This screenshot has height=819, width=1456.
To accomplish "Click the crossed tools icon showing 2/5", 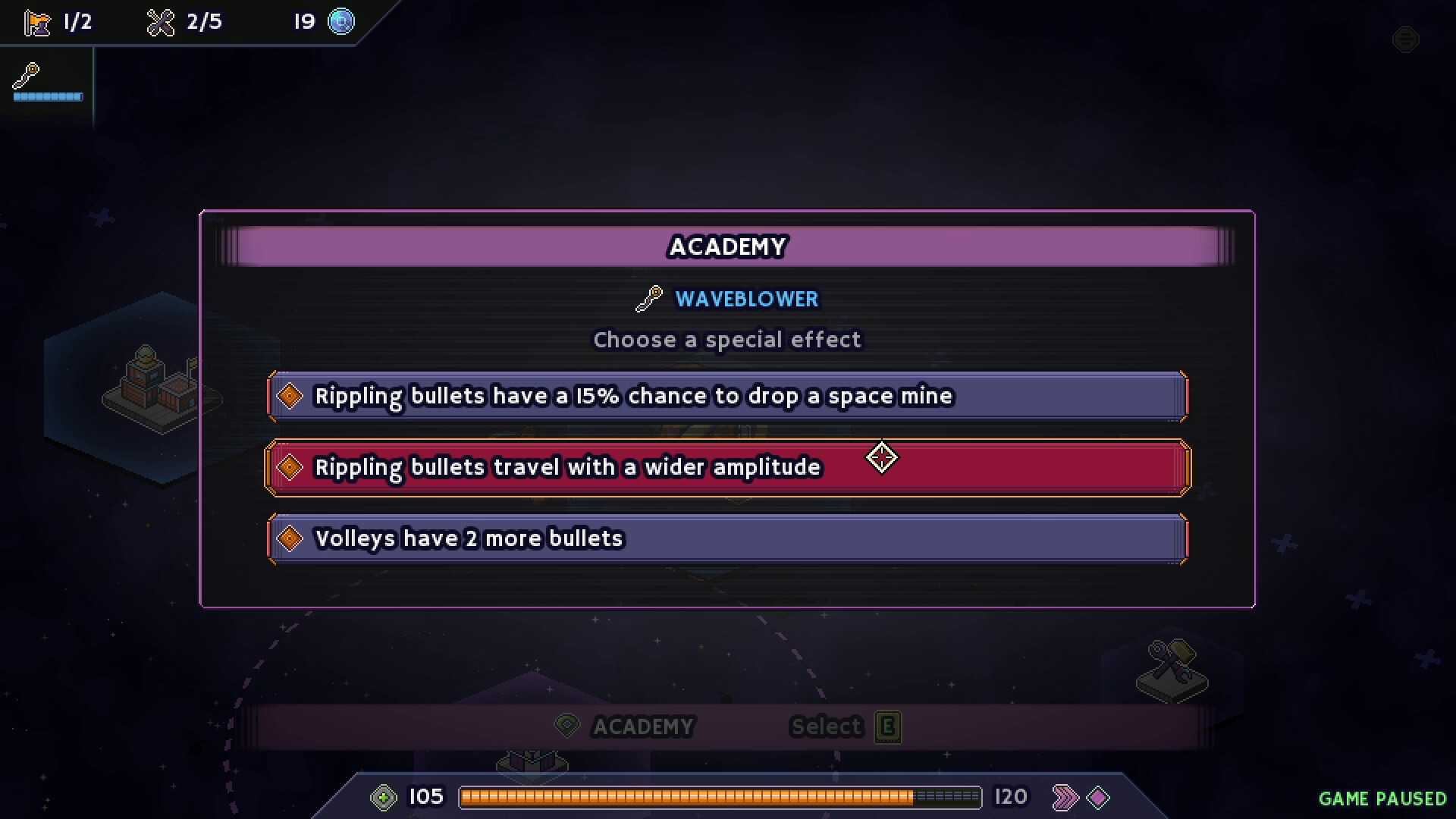I will [x=160, y=22].
